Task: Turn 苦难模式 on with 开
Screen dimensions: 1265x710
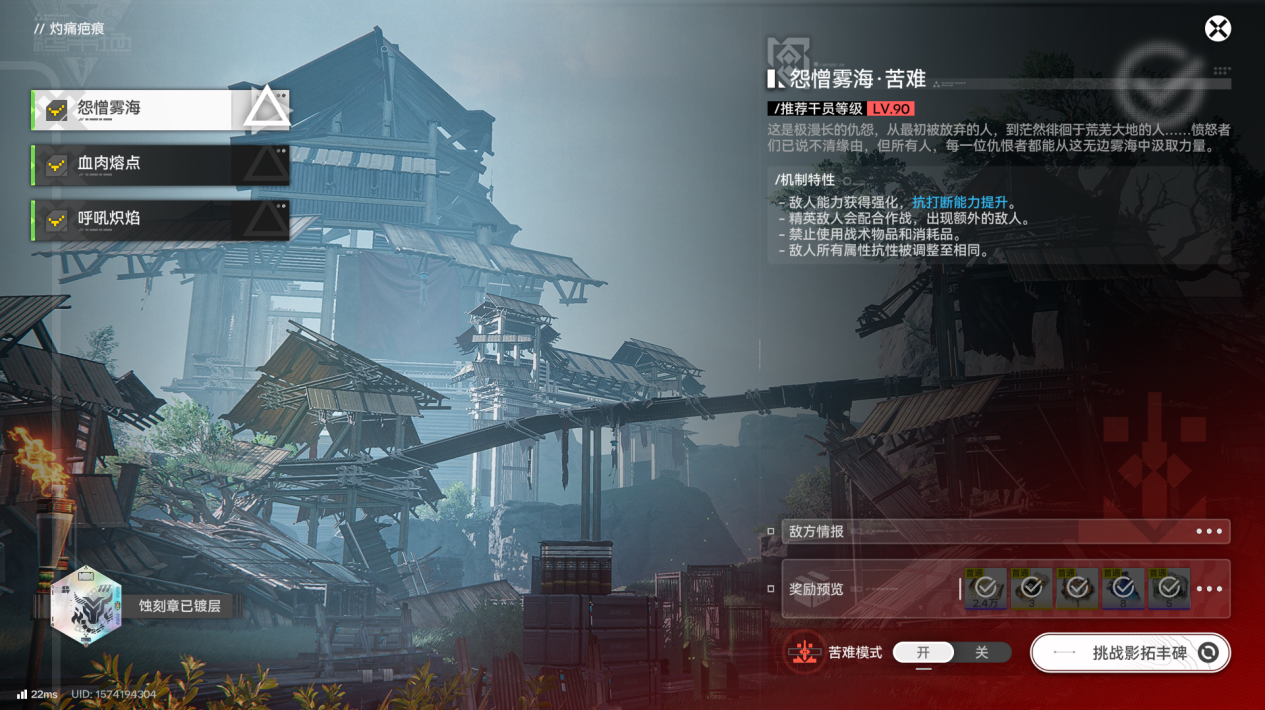Action: coord(923,653)
